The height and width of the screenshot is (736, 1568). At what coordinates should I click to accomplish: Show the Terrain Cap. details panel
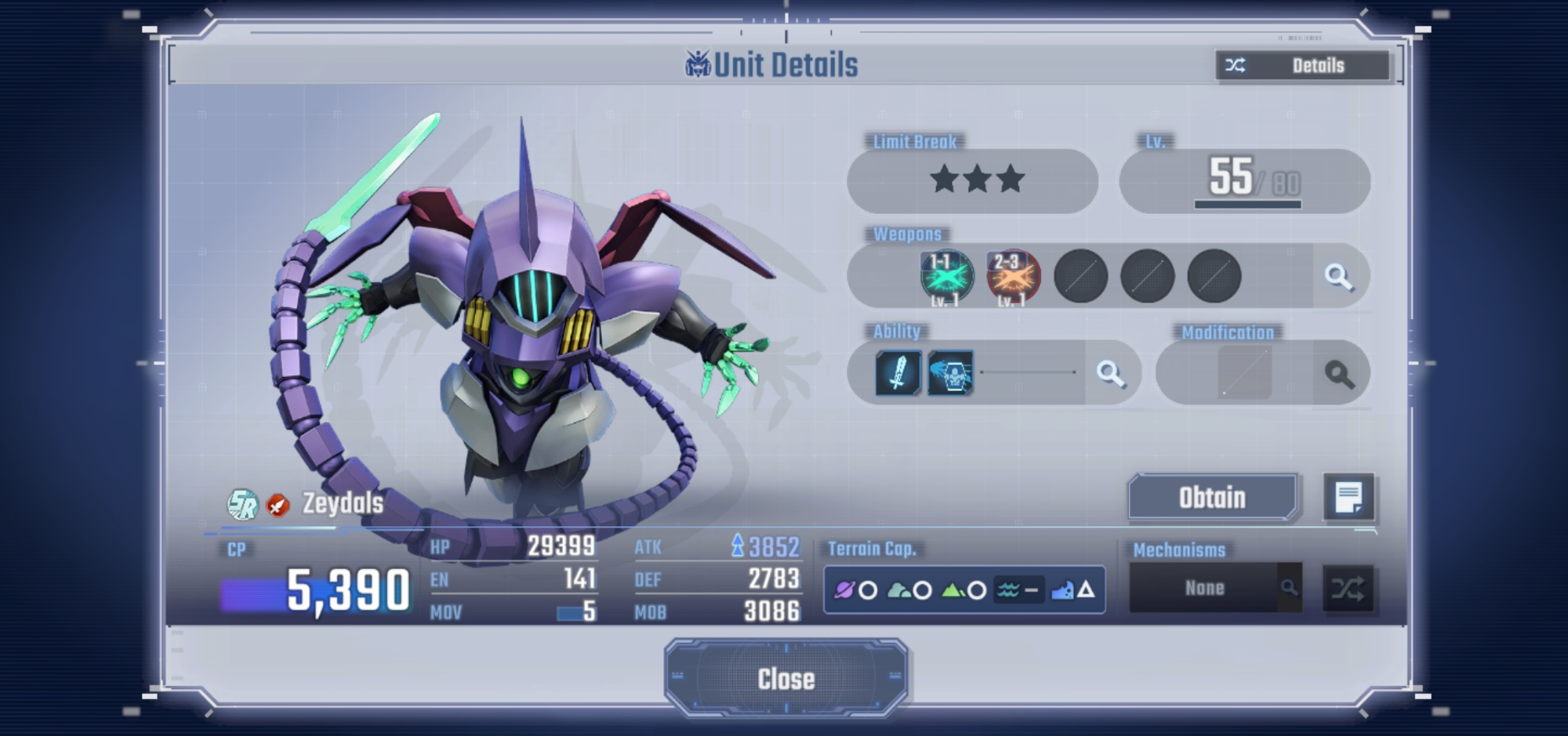[x=964, y=589]
